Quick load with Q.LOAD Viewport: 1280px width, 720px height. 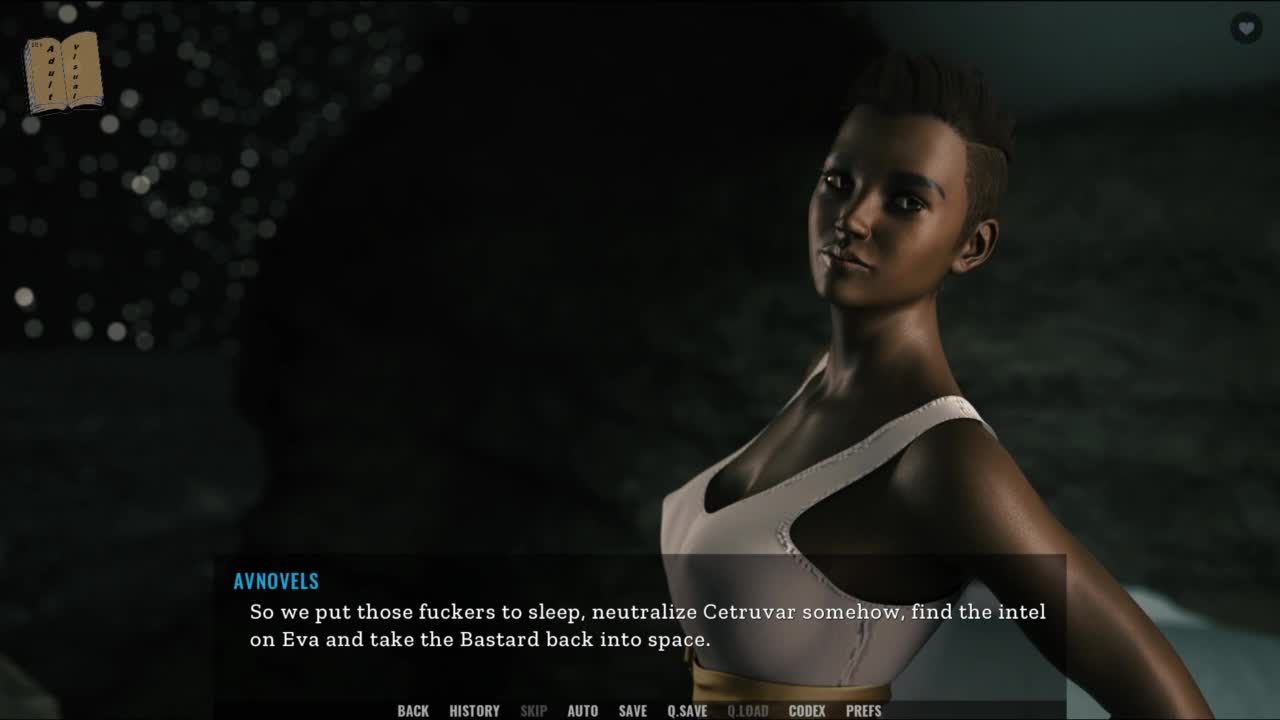click(748, 711)
